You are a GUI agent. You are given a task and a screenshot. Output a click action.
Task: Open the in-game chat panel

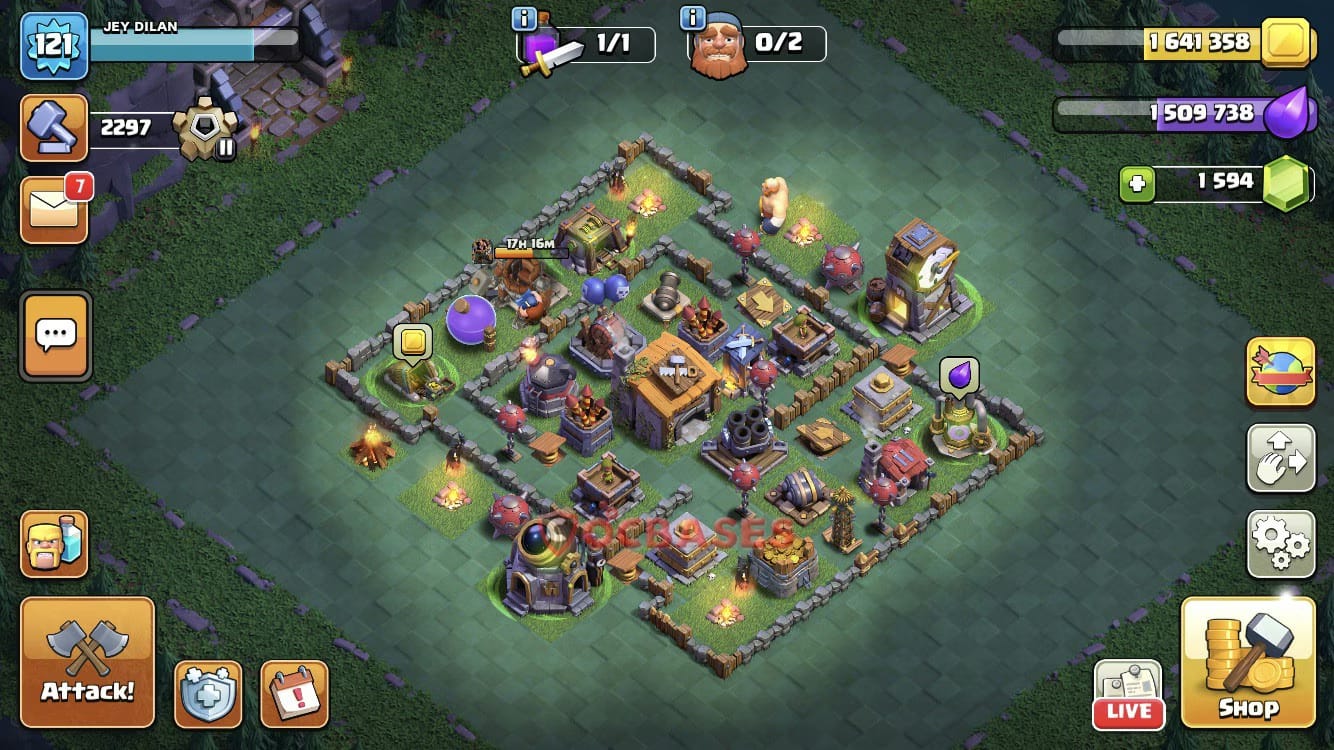55,335
